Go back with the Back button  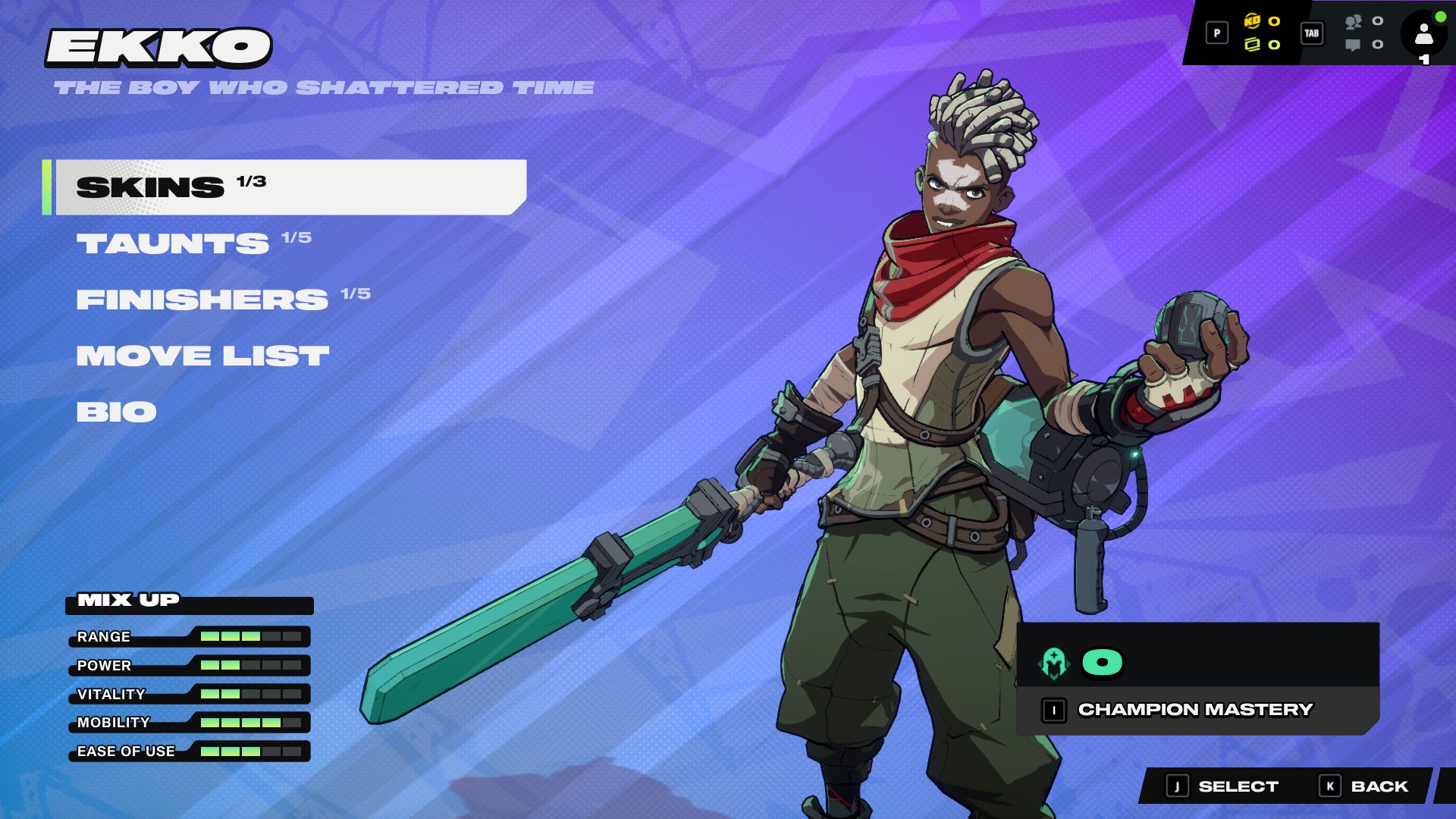coord(1365,786)
